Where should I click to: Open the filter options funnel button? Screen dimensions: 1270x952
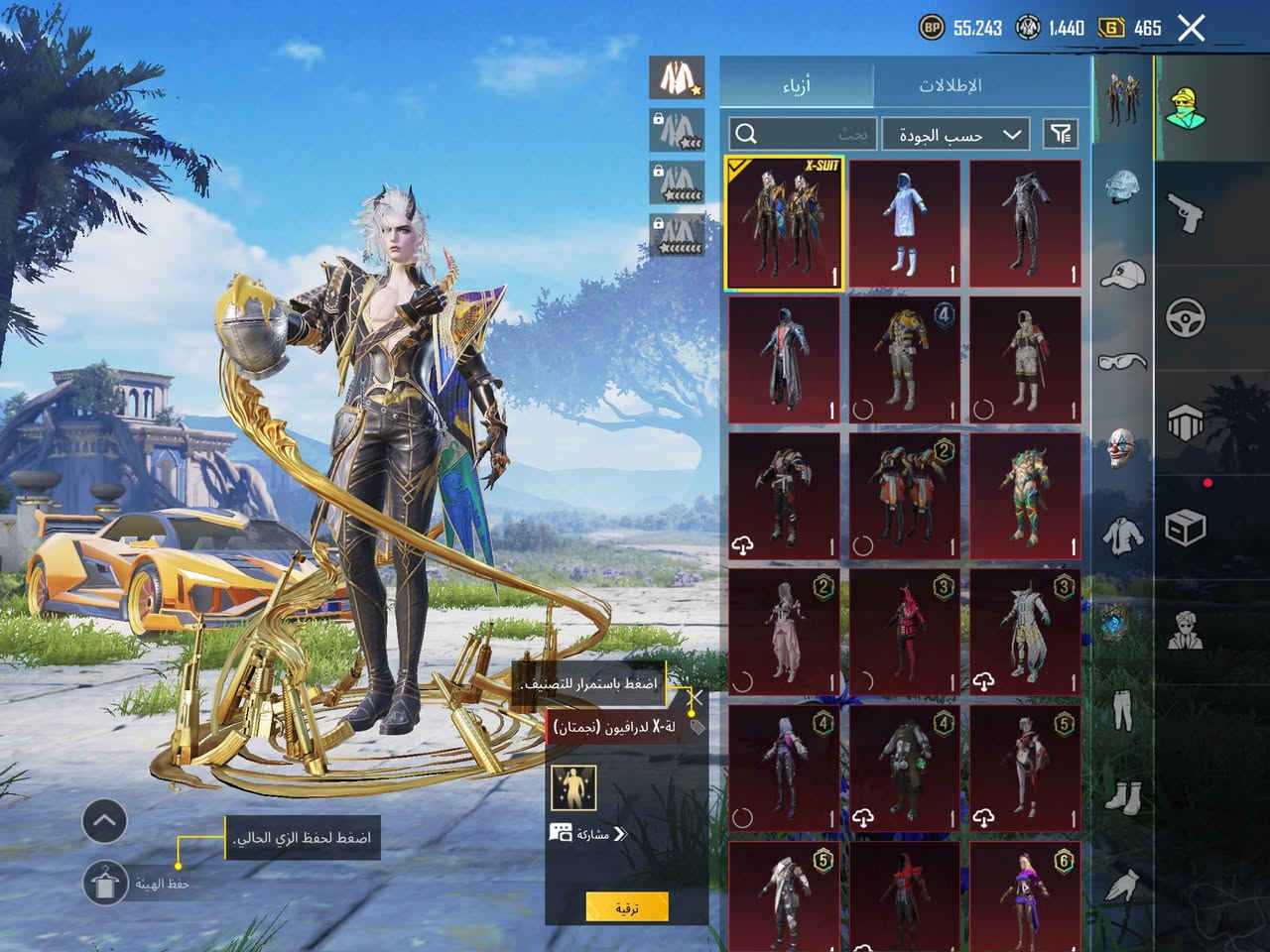(x=1061, y=134)
